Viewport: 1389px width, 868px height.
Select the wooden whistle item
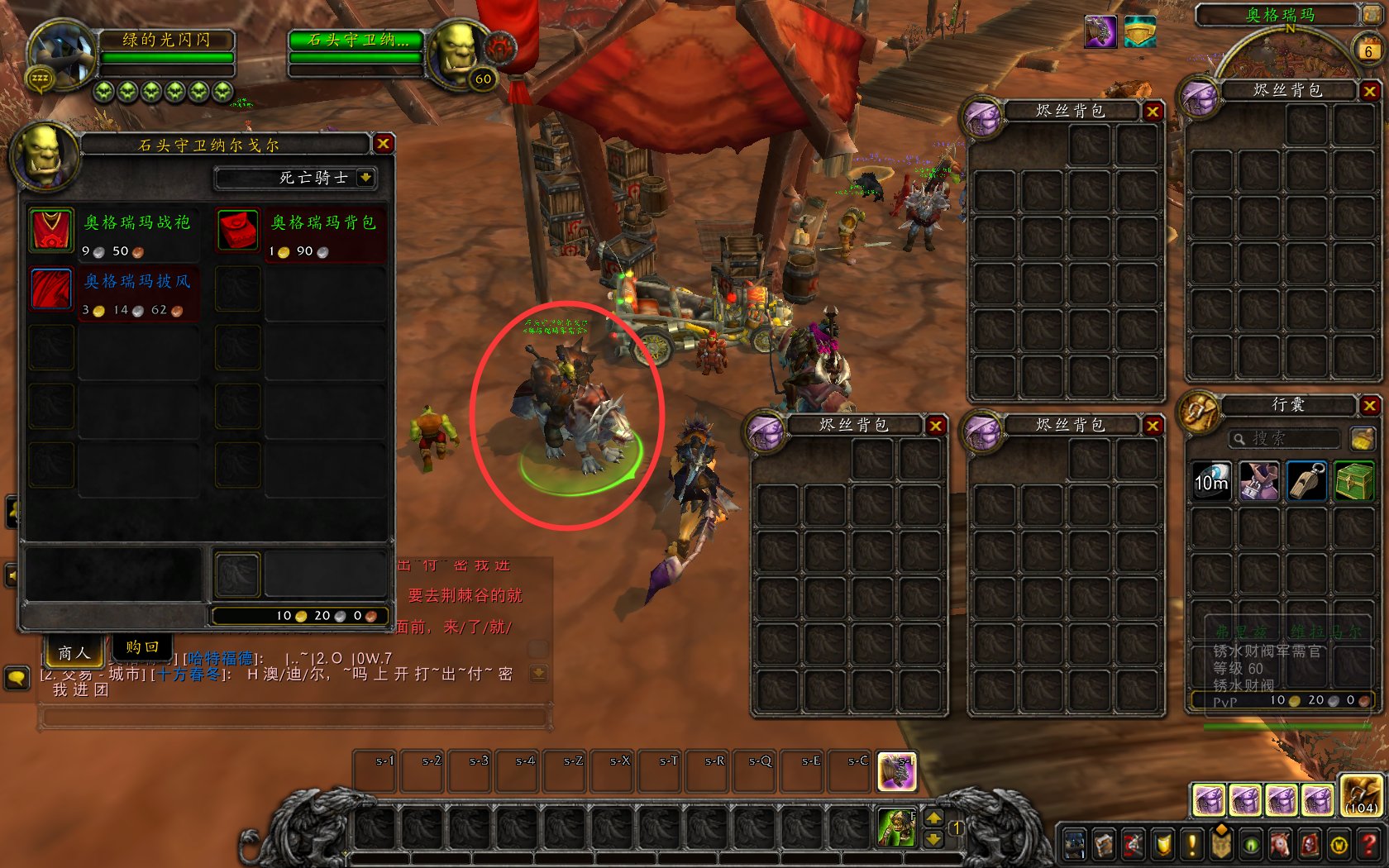1306,482
